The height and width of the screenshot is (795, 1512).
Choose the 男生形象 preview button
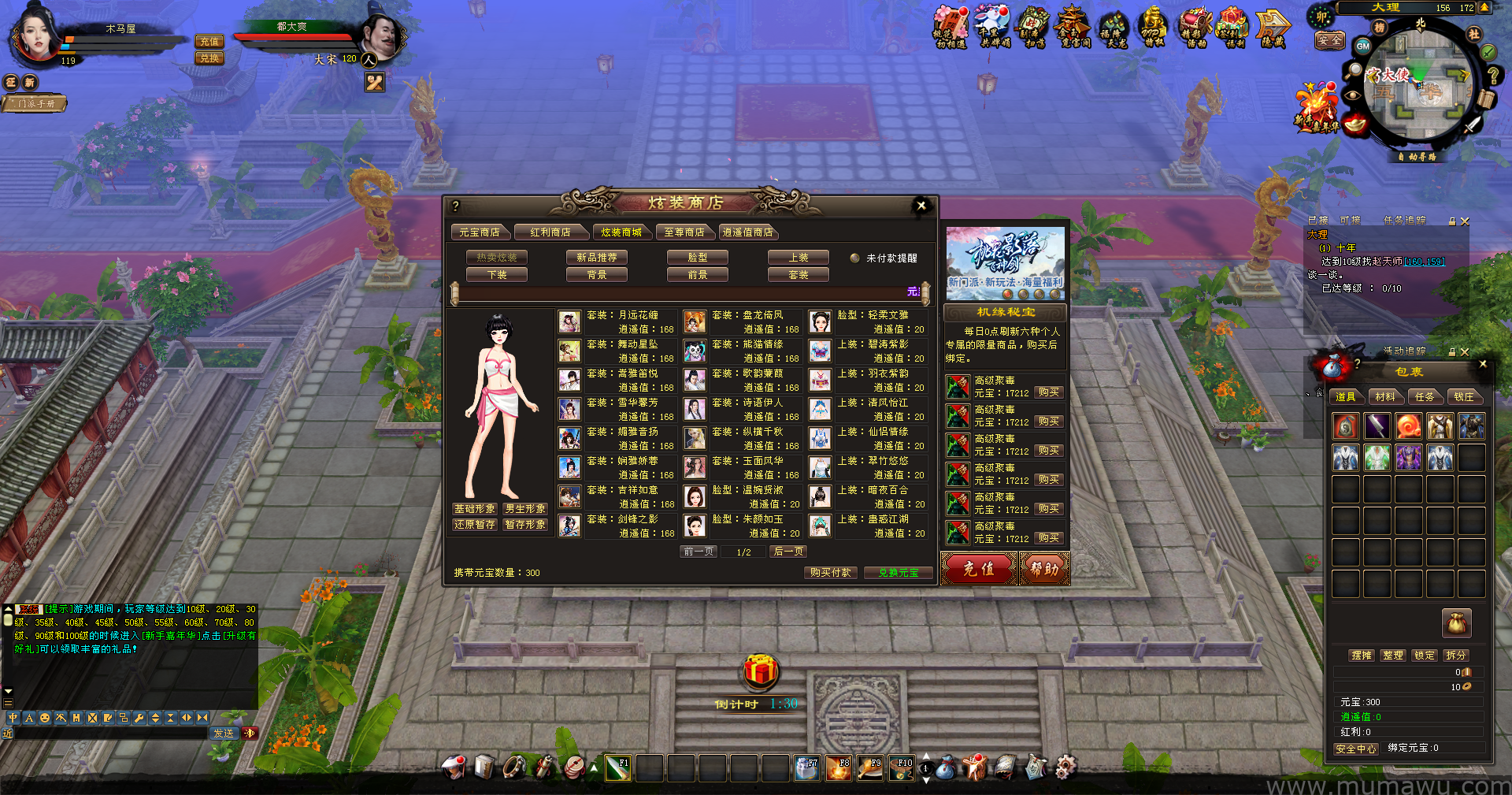click(x=525, y=509)
